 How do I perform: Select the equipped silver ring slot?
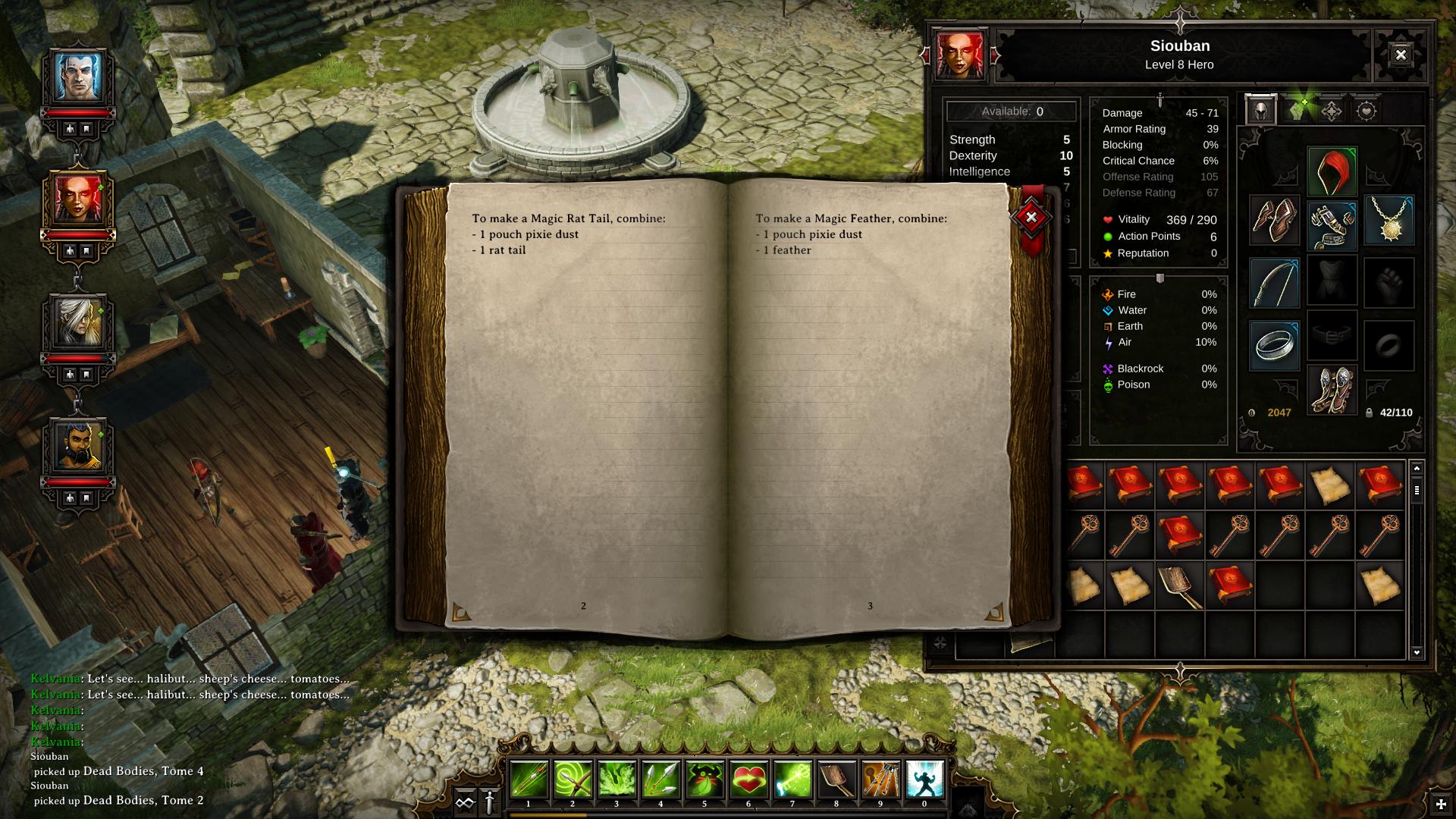pos(1274,345)
